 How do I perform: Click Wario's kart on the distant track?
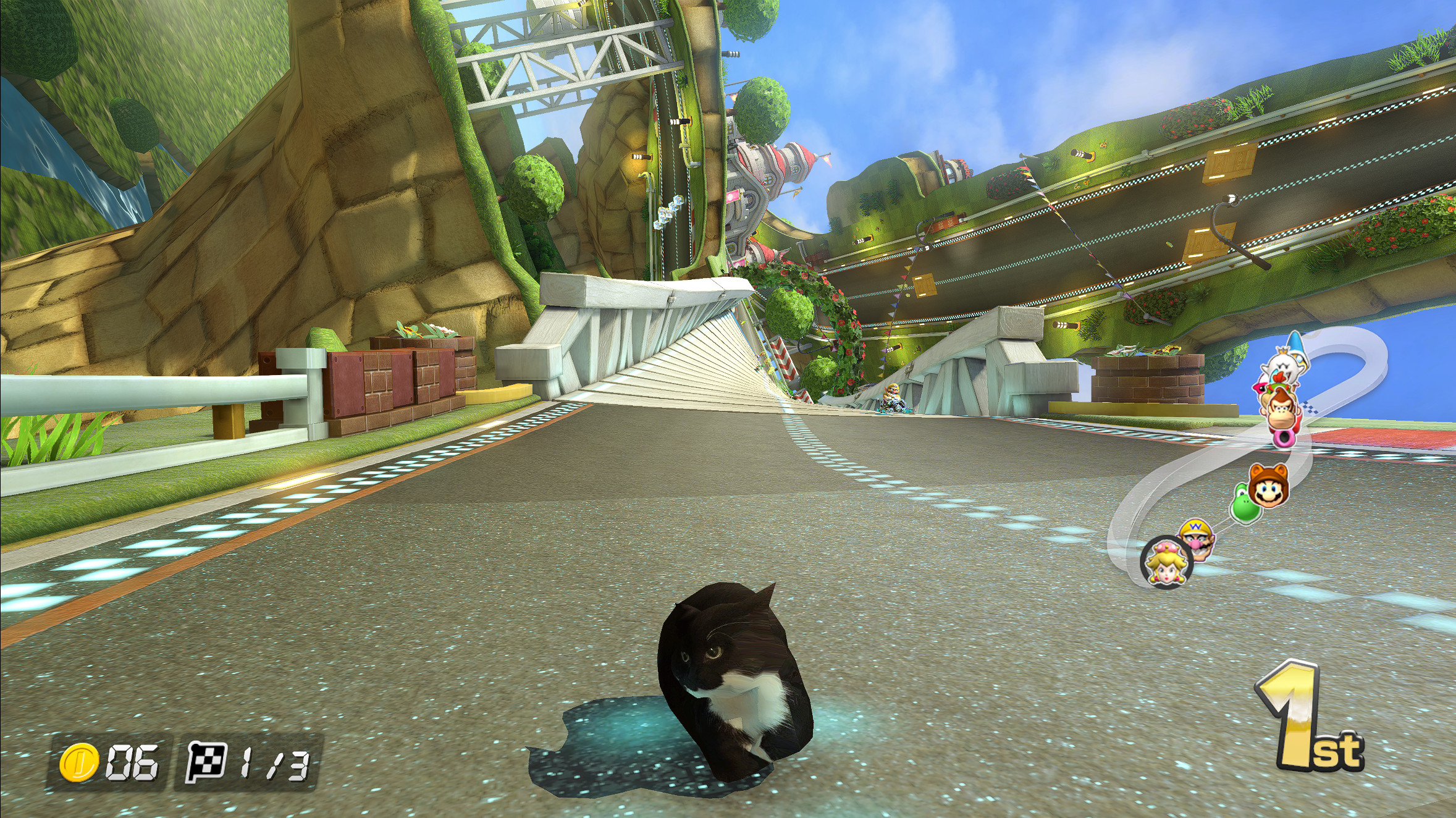point(893,400)
